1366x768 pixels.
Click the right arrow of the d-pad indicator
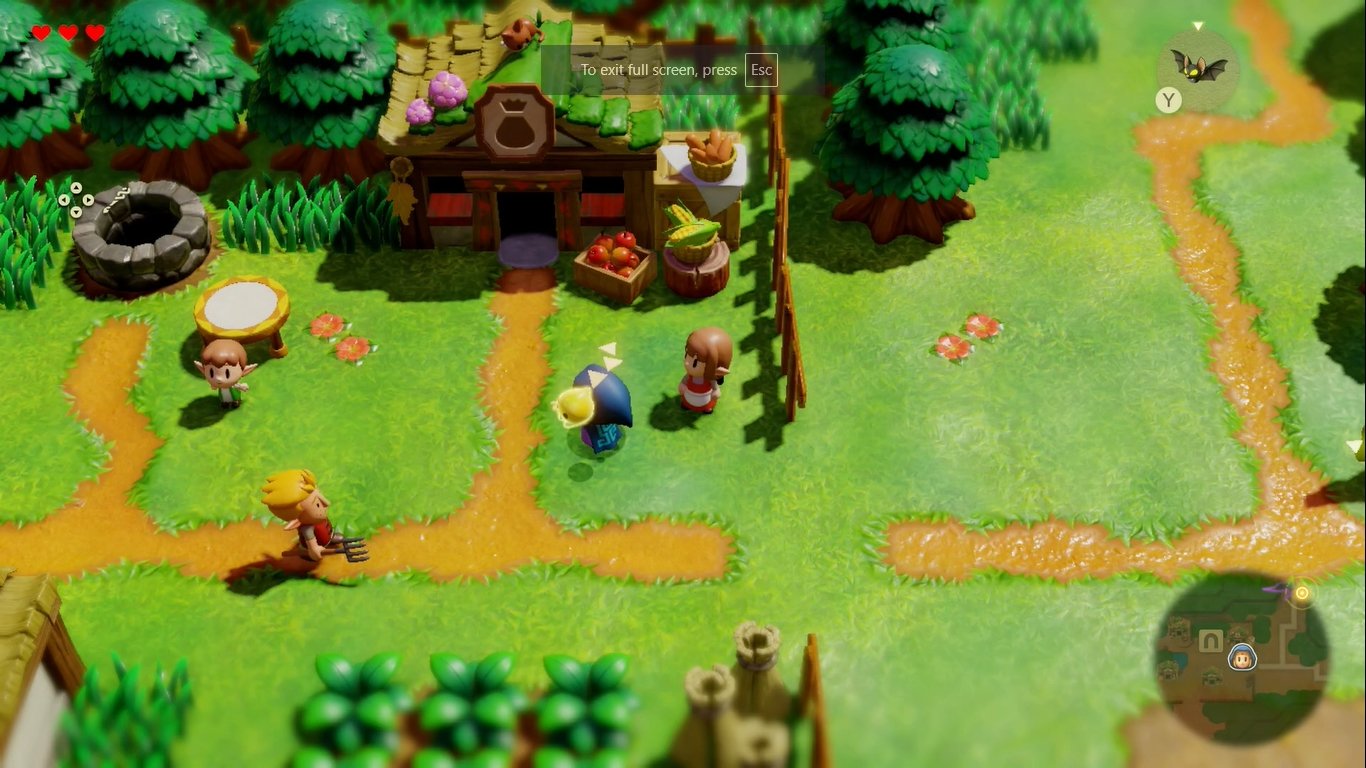point(88,200)
